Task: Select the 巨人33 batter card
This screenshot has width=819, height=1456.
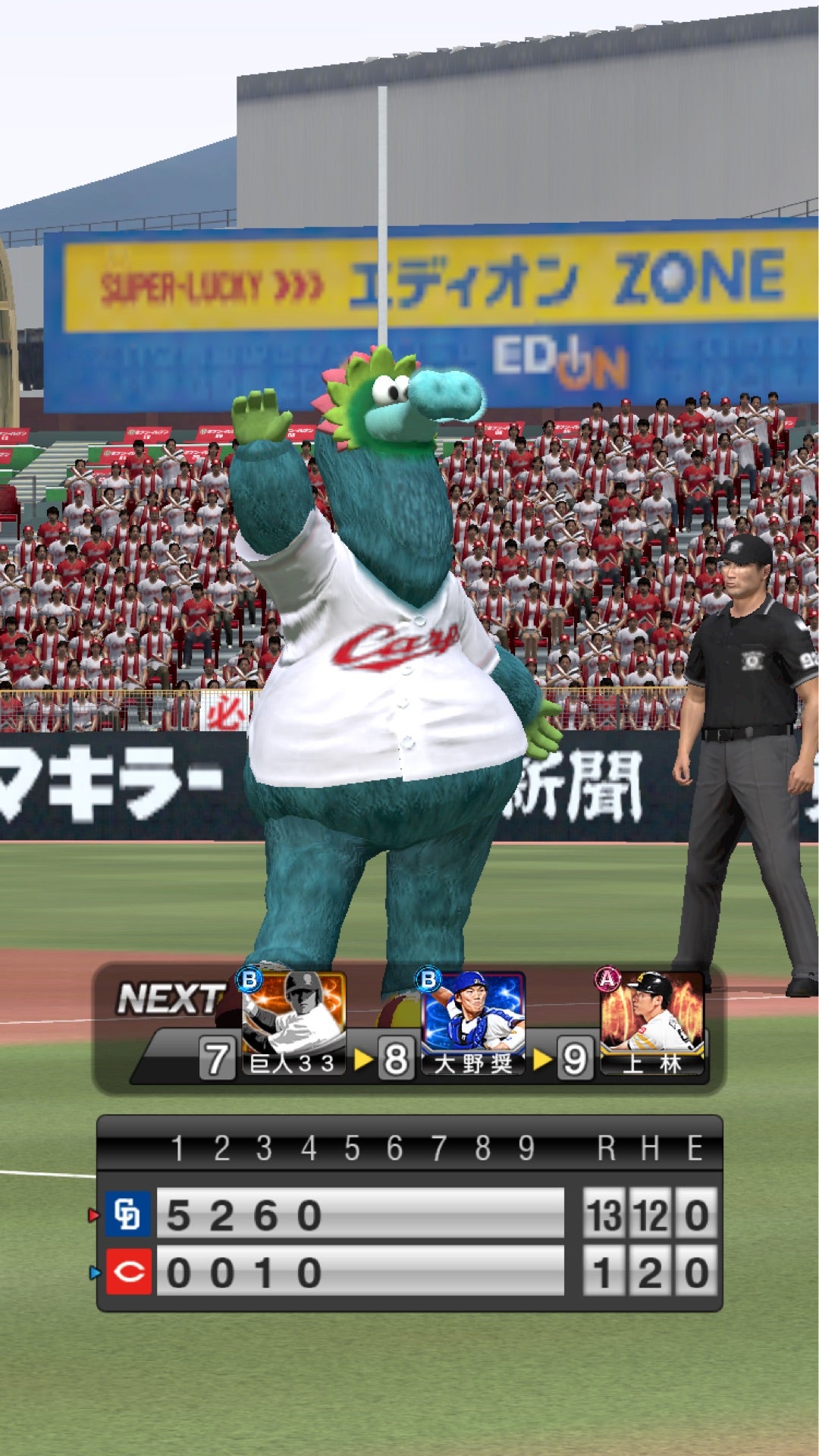Action: [293, 1022]
